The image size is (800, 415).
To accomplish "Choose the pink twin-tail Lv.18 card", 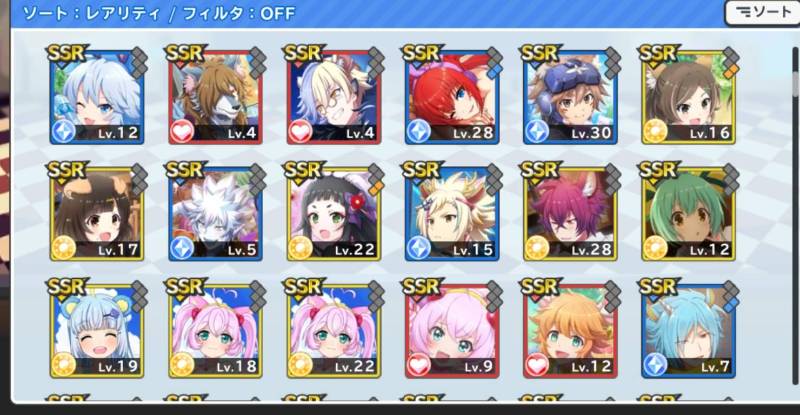I will pyautogui.click(x=214, y=330).
